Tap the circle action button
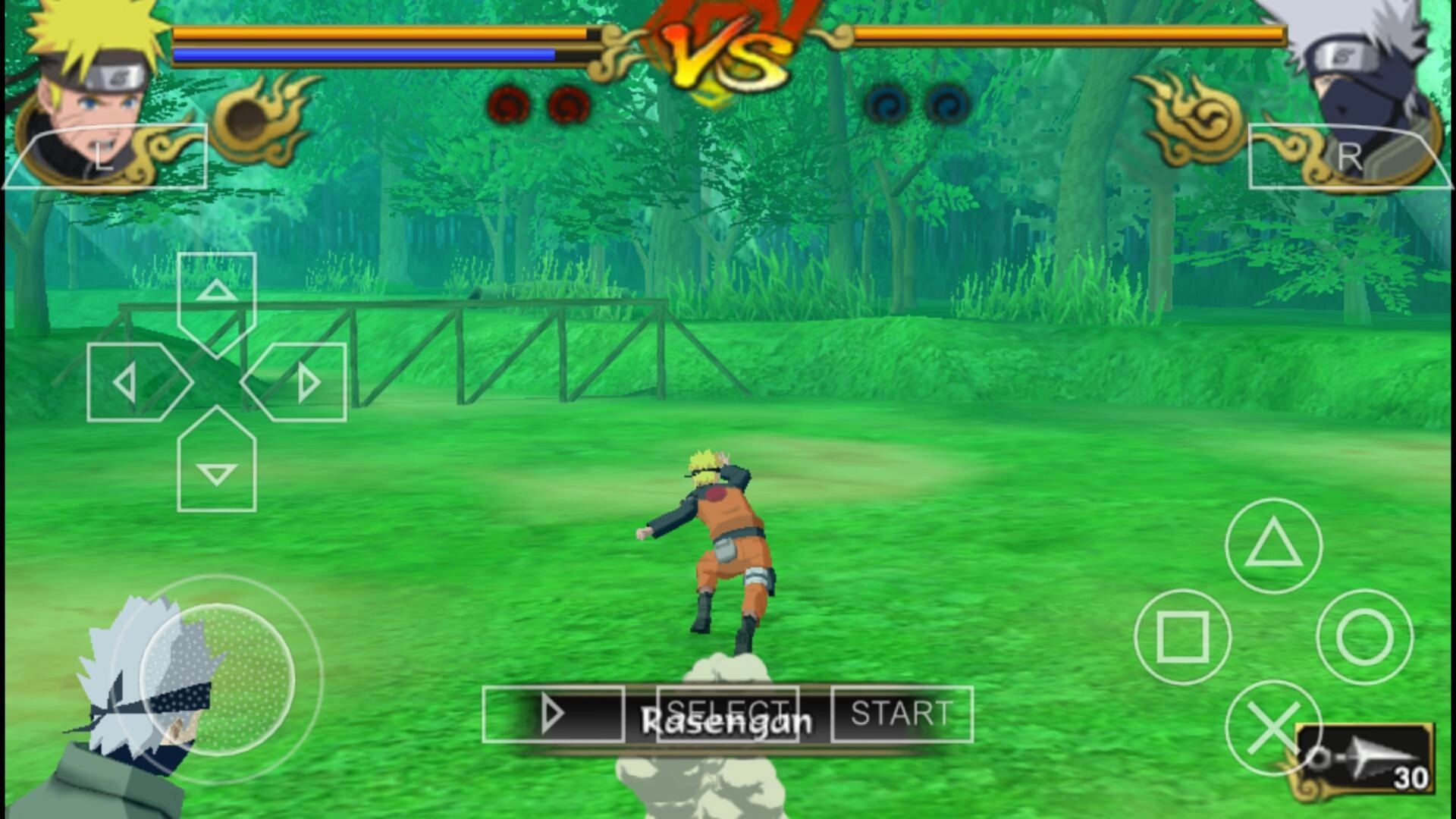1456x819 pixels. pyautogui.click(x=1364, y=637)
